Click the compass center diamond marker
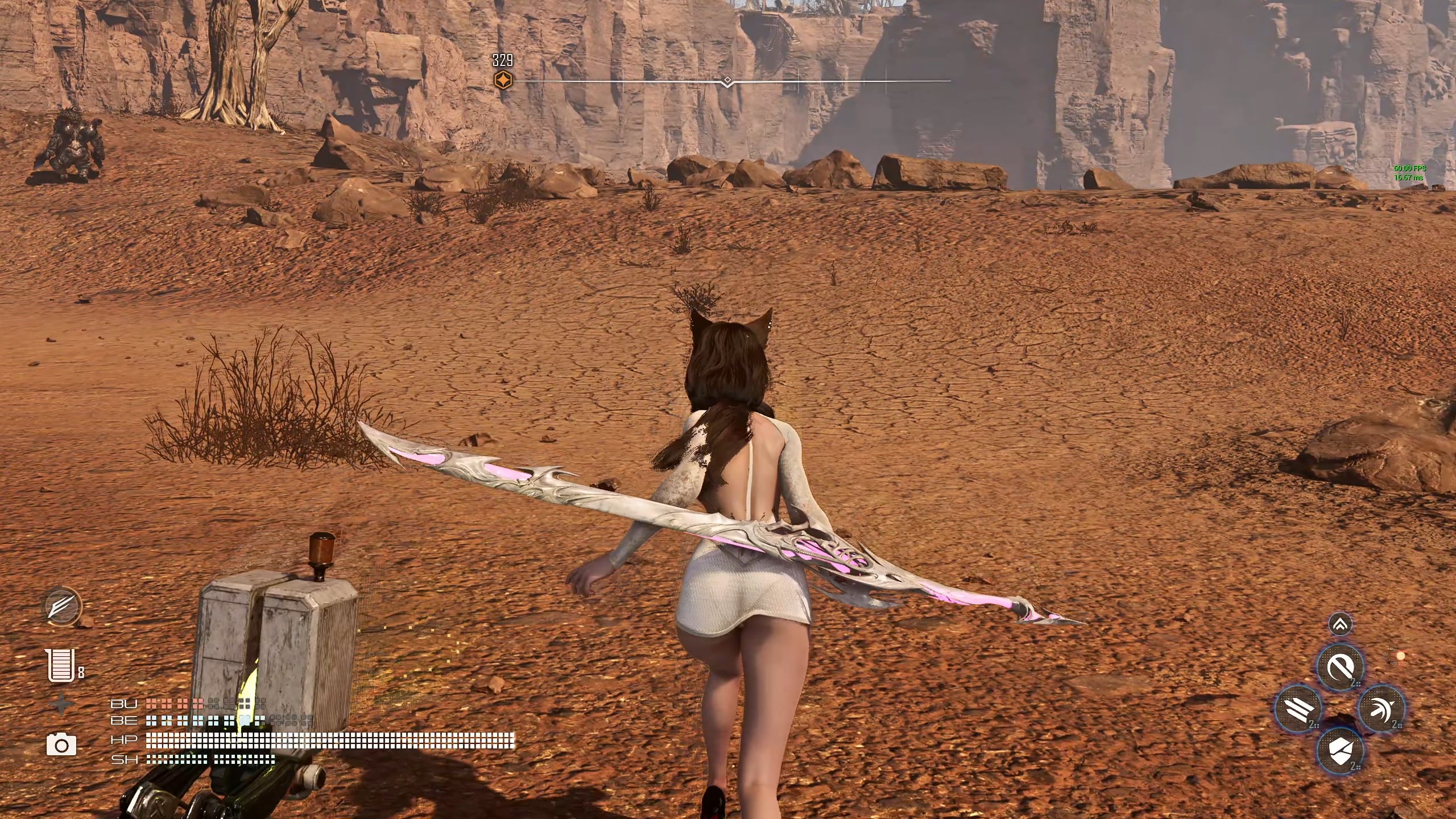1456x819 pixels. pyautogui.click(x=727, y=81)
